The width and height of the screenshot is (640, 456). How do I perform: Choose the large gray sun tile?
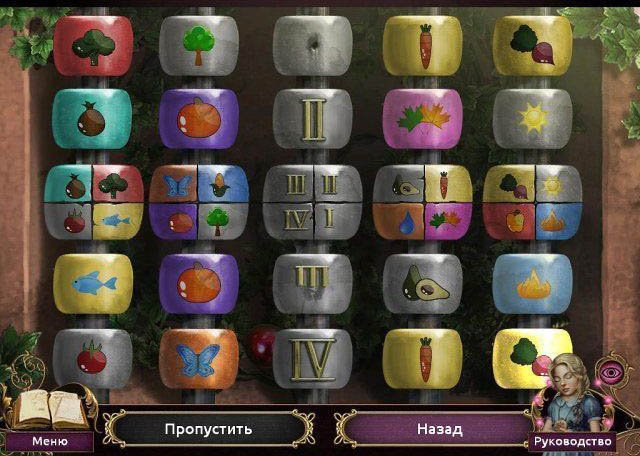point(531,118)
